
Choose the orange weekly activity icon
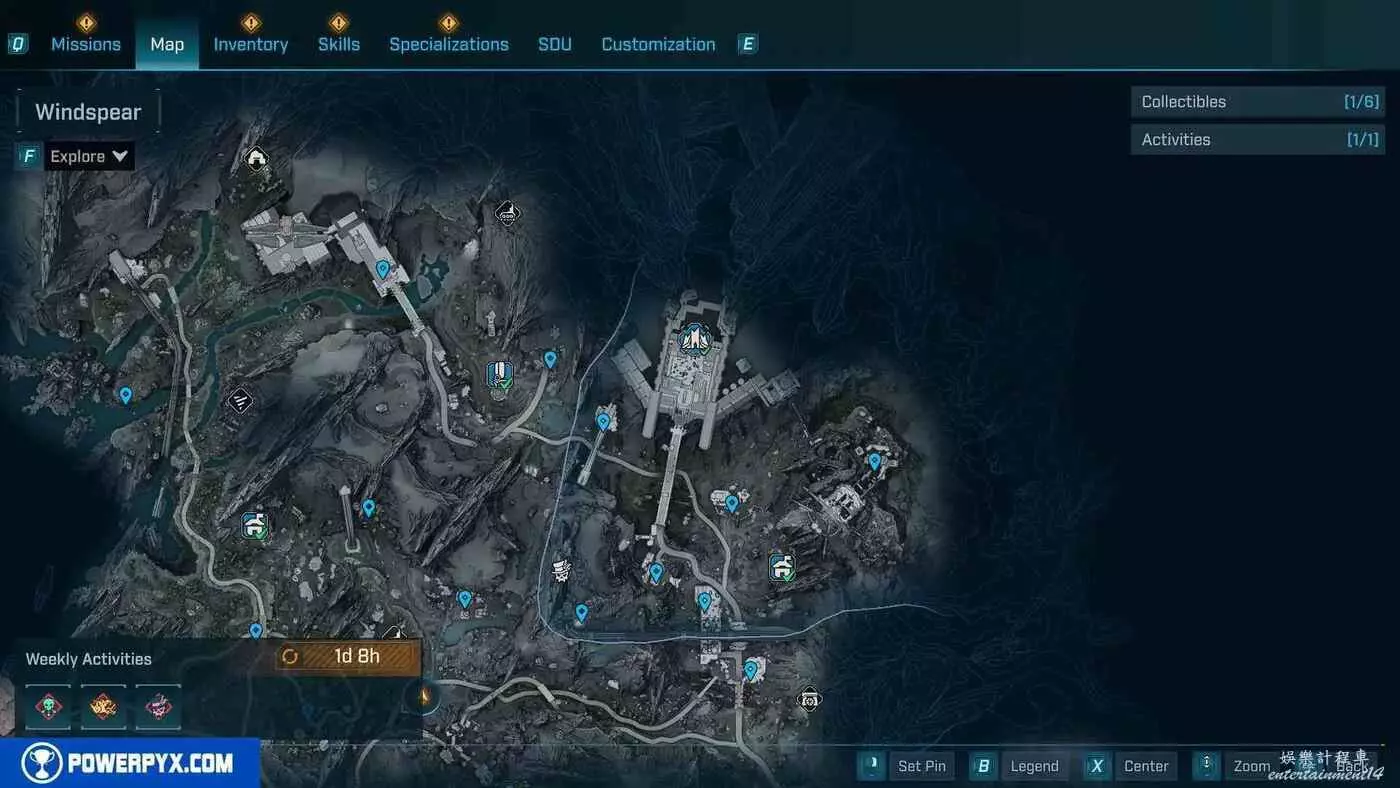coord(103,705)
